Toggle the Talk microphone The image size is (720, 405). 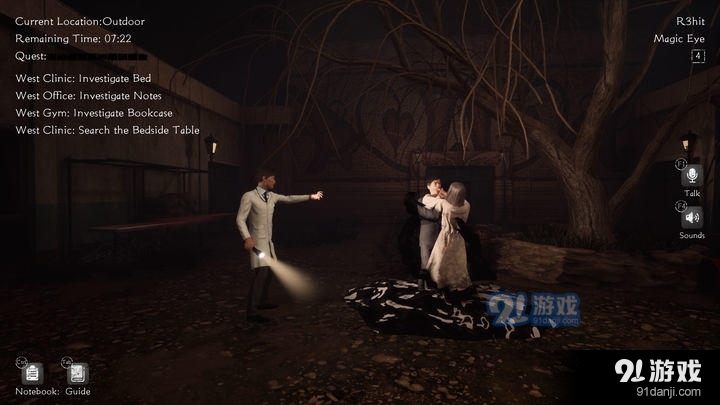click(692, 175)
